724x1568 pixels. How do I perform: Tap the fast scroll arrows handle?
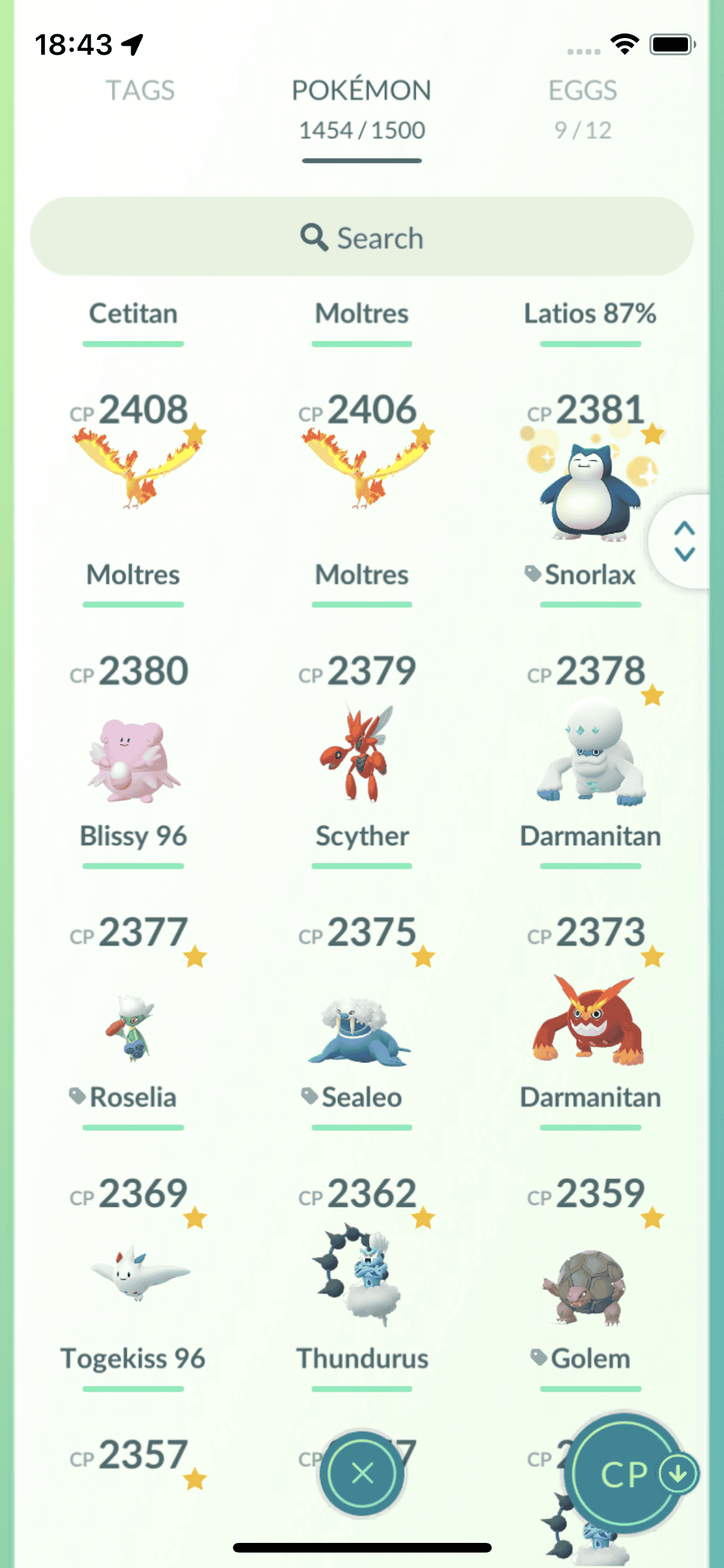pos(684,541)
